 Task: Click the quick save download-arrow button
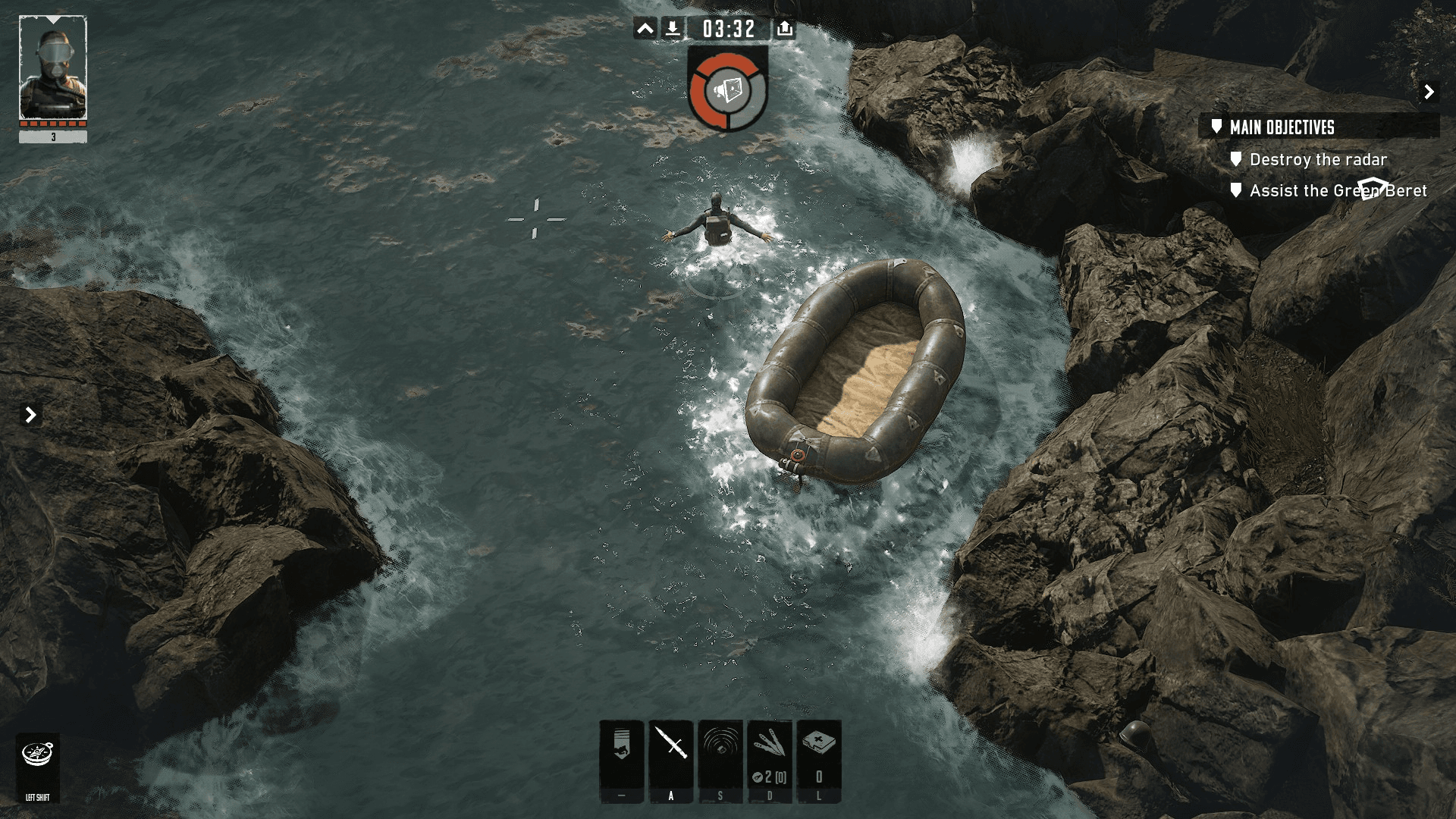(673, 29)
